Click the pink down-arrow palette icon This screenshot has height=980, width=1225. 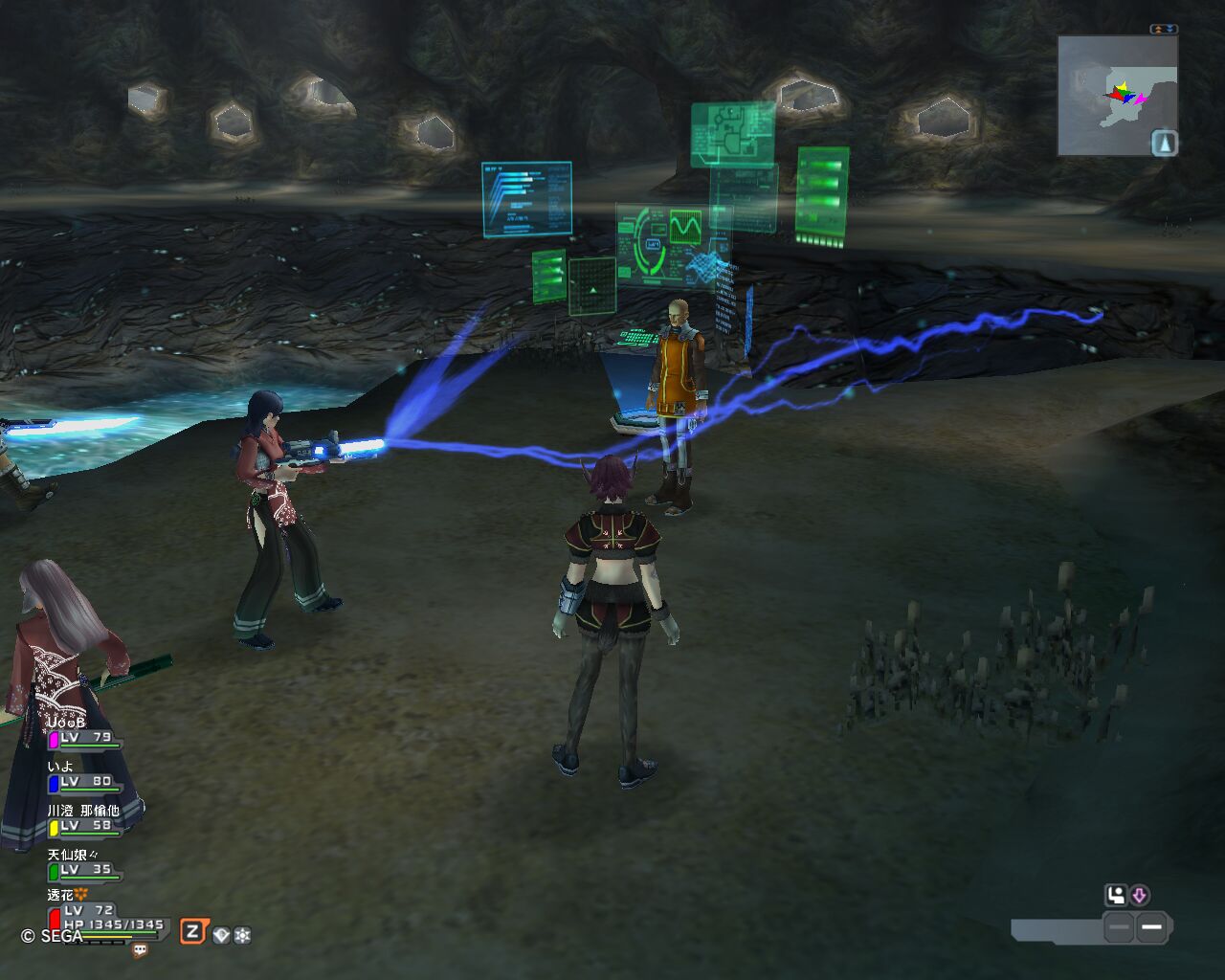[x=1139, y=896]
